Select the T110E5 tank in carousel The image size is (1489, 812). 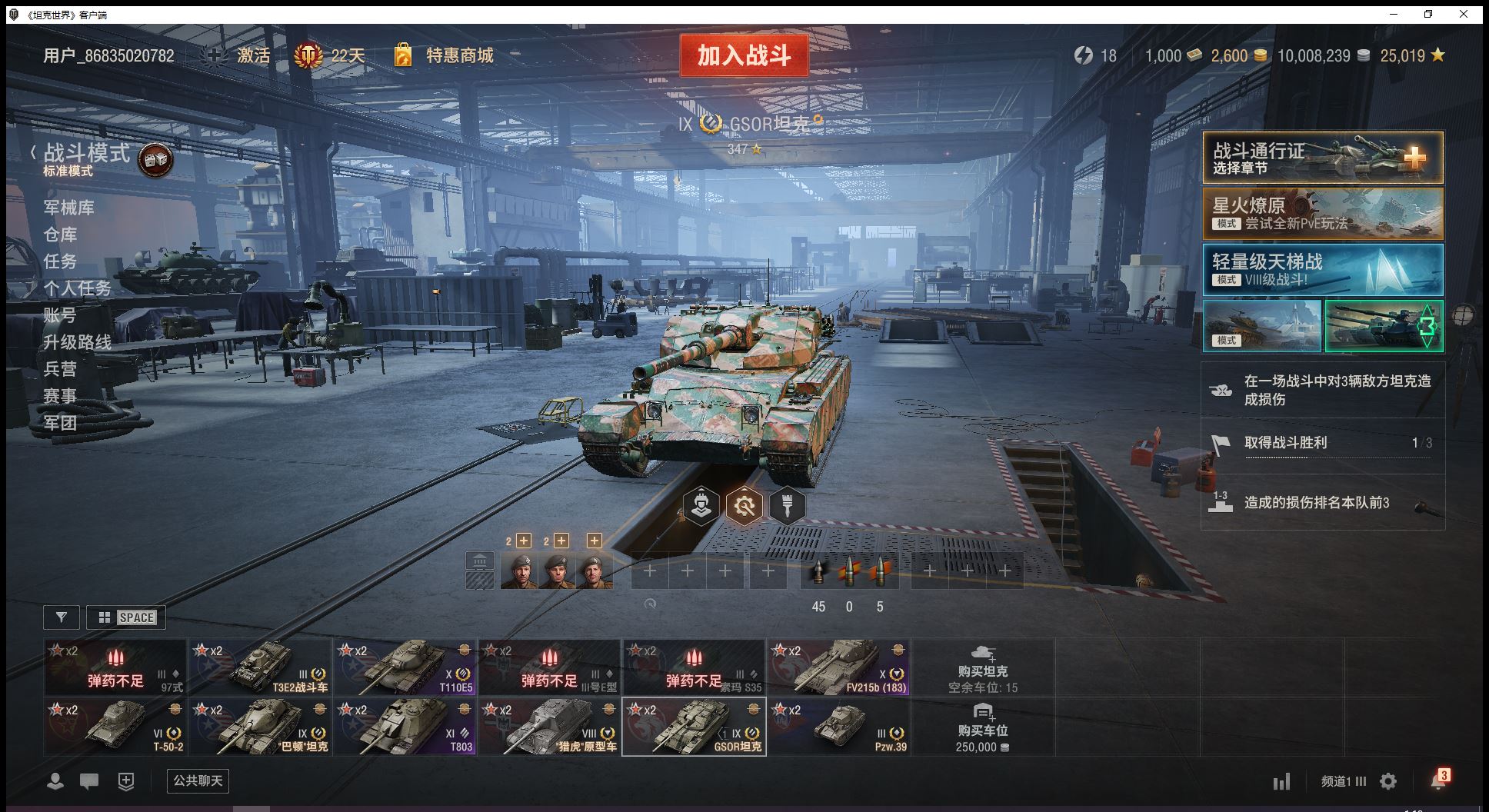(405, 667)
